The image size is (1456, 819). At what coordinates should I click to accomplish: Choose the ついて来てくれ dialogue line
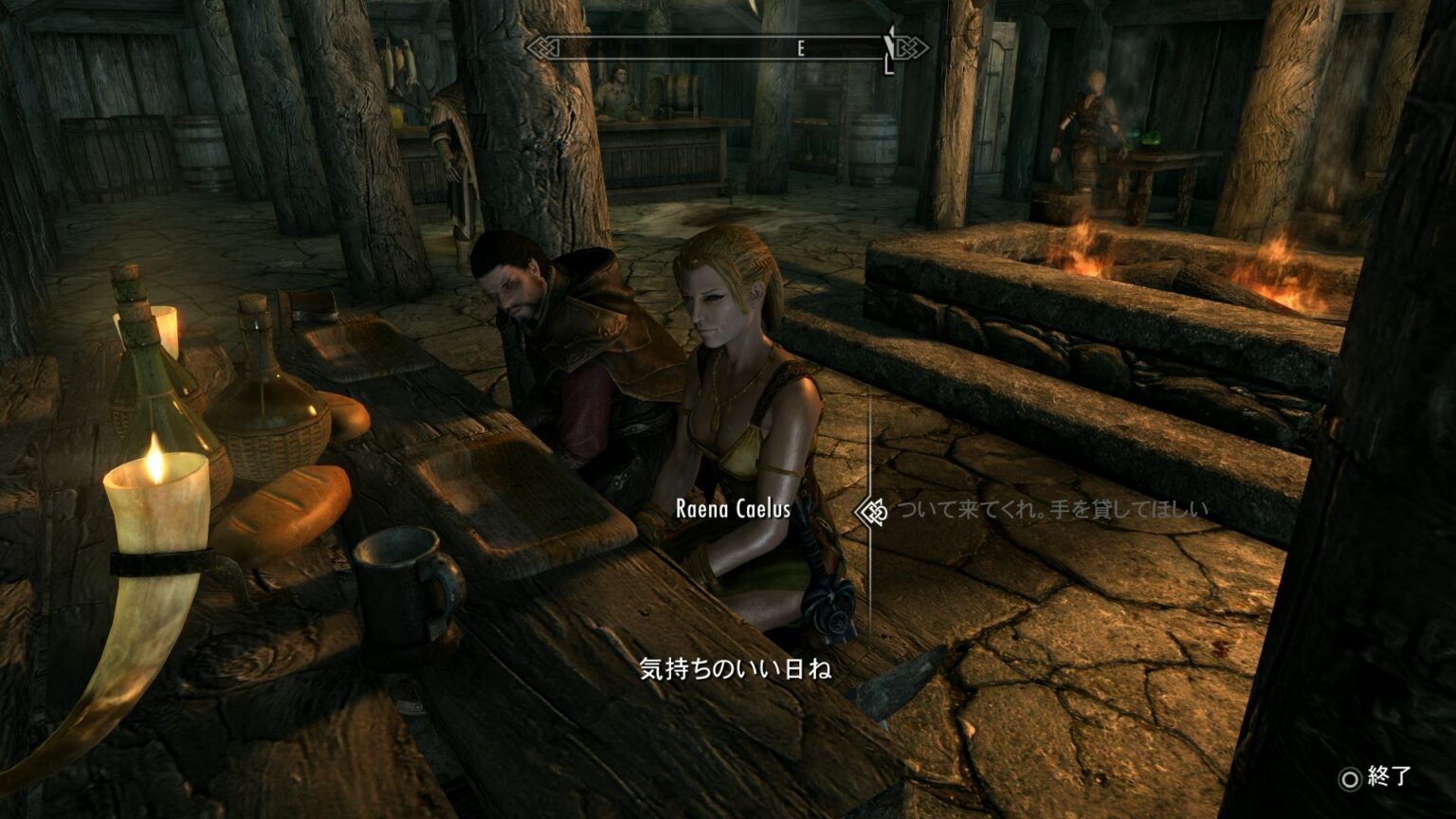(x=967, y=507)
